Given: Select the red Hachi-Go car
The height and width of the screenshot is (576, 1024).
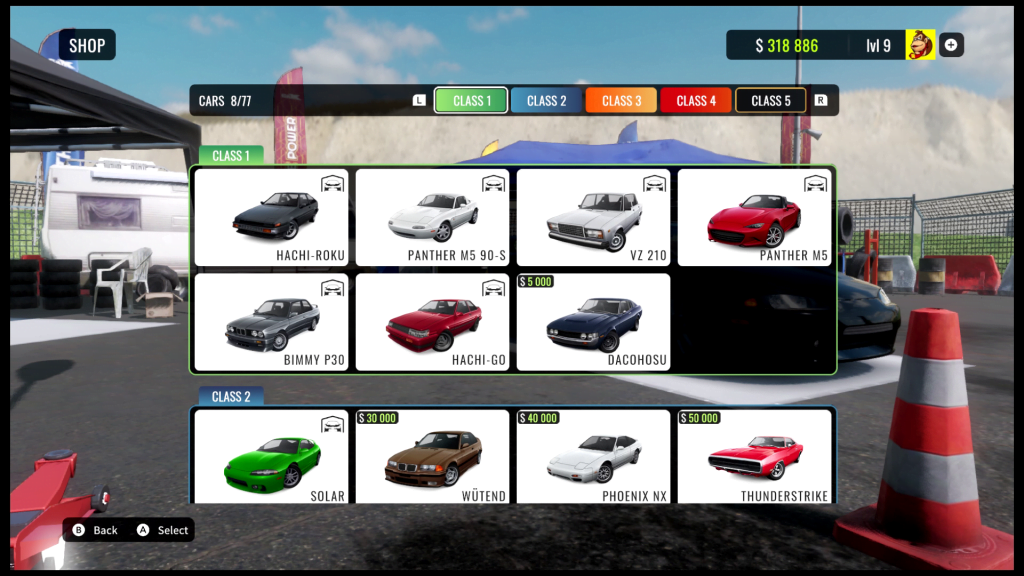Looking at the screenshot, I should tap(433, 322).
